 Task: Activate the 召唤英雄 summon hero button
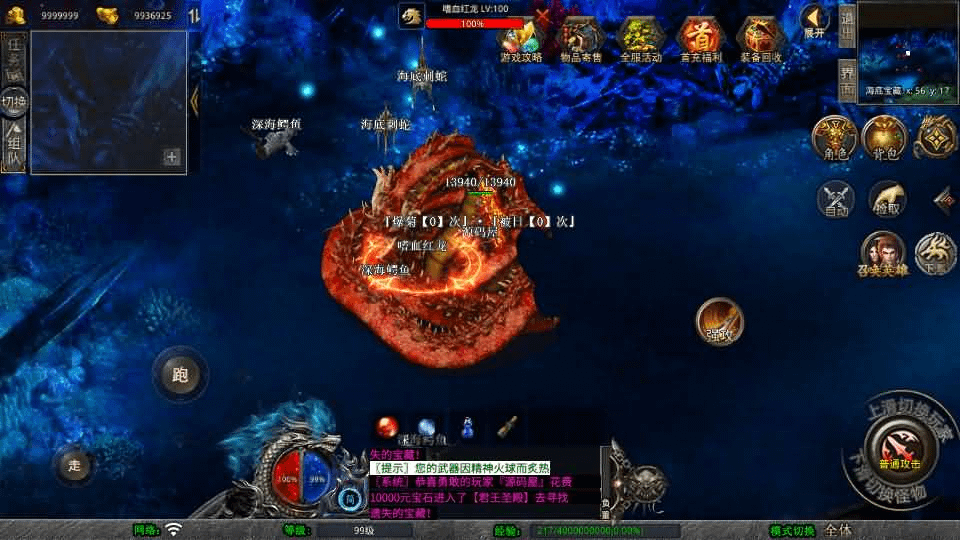coord(883,254)
